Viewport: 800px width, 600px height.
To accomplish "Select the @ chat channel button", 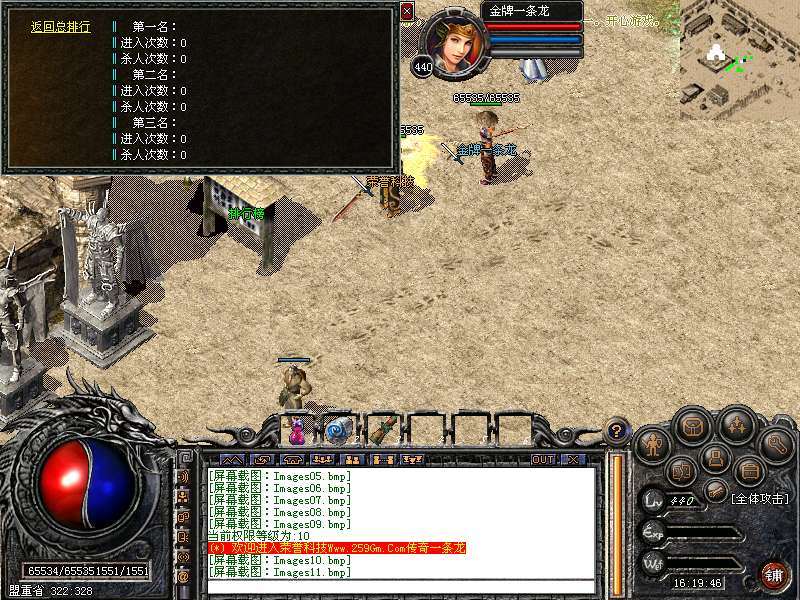I will (x=183, y=577).
